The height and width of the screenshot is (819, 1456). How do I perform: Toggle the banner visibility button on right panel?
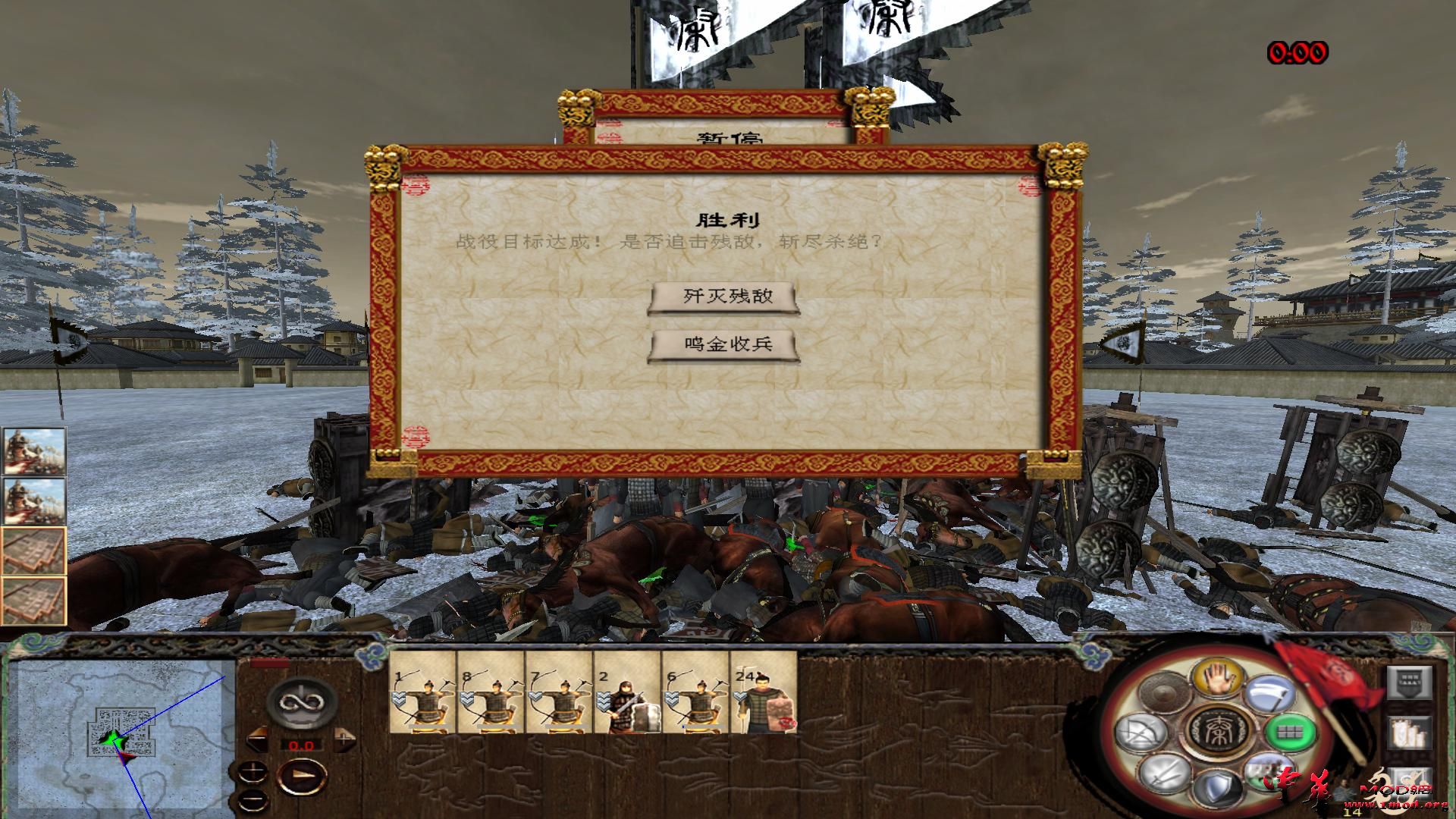coord(1410,682)
